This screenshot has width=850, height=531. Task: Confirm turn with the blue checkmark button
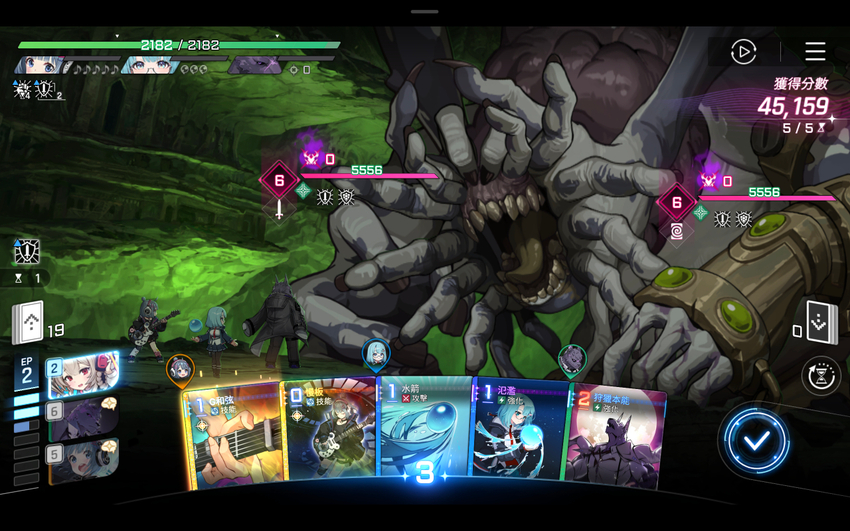(756, 439)
